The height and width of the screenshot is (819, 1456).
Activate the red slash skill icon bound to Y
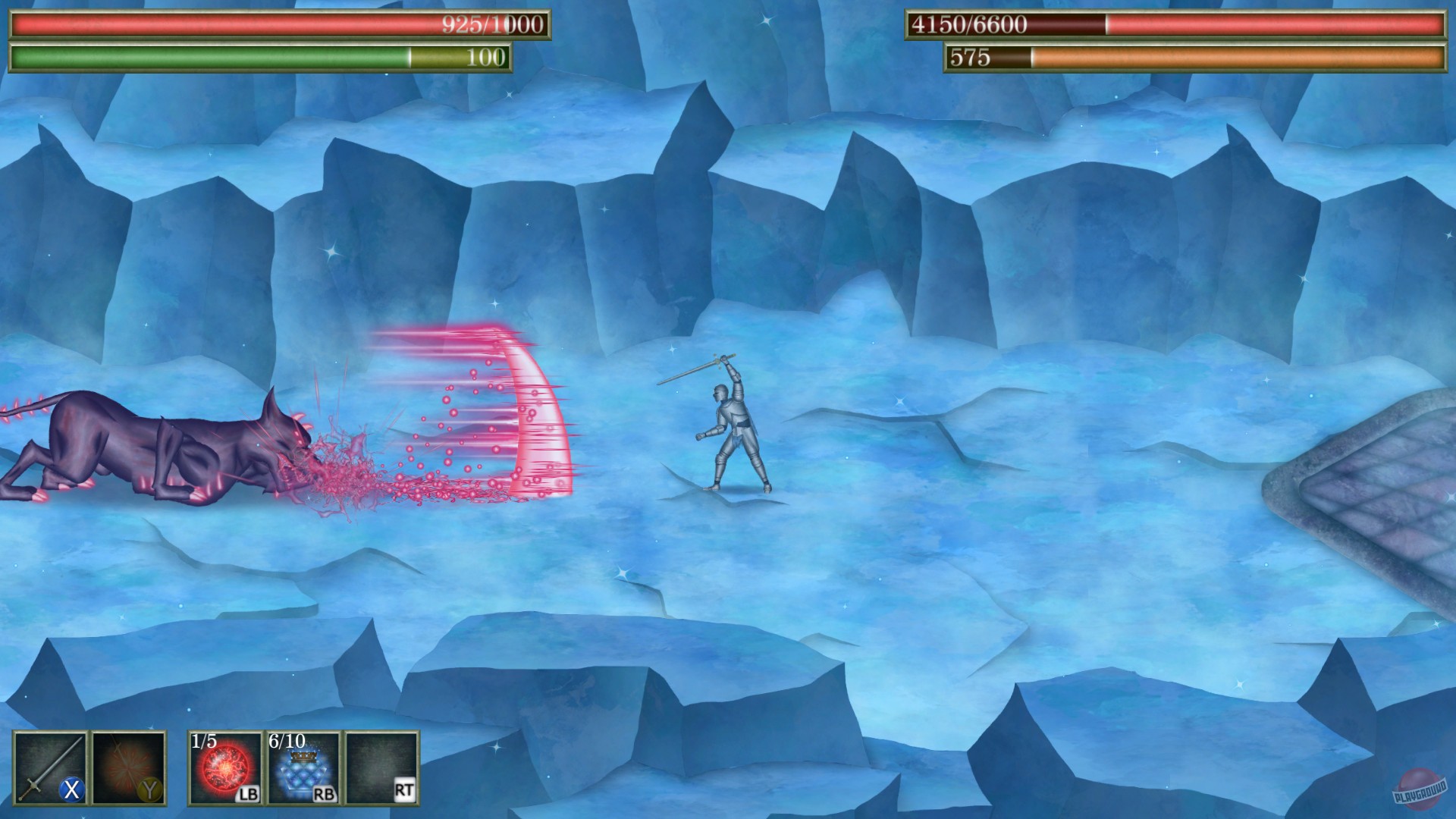tap(130, 766)
